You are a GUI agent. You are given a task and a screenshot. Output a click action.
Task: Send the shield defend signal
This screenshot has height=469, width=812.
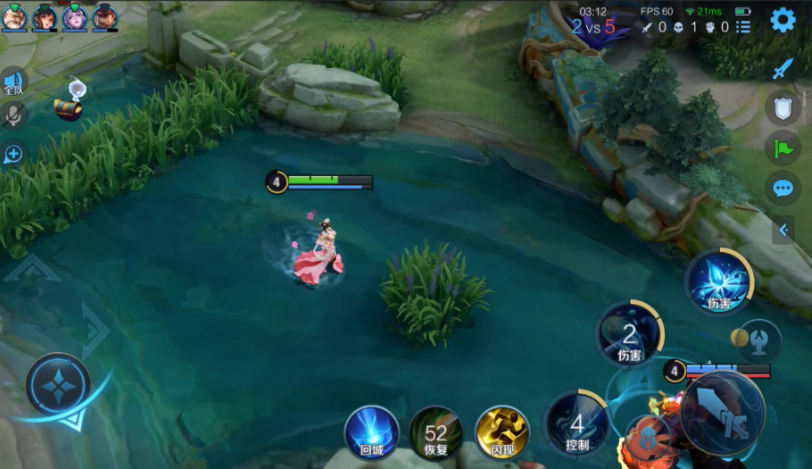783,108
